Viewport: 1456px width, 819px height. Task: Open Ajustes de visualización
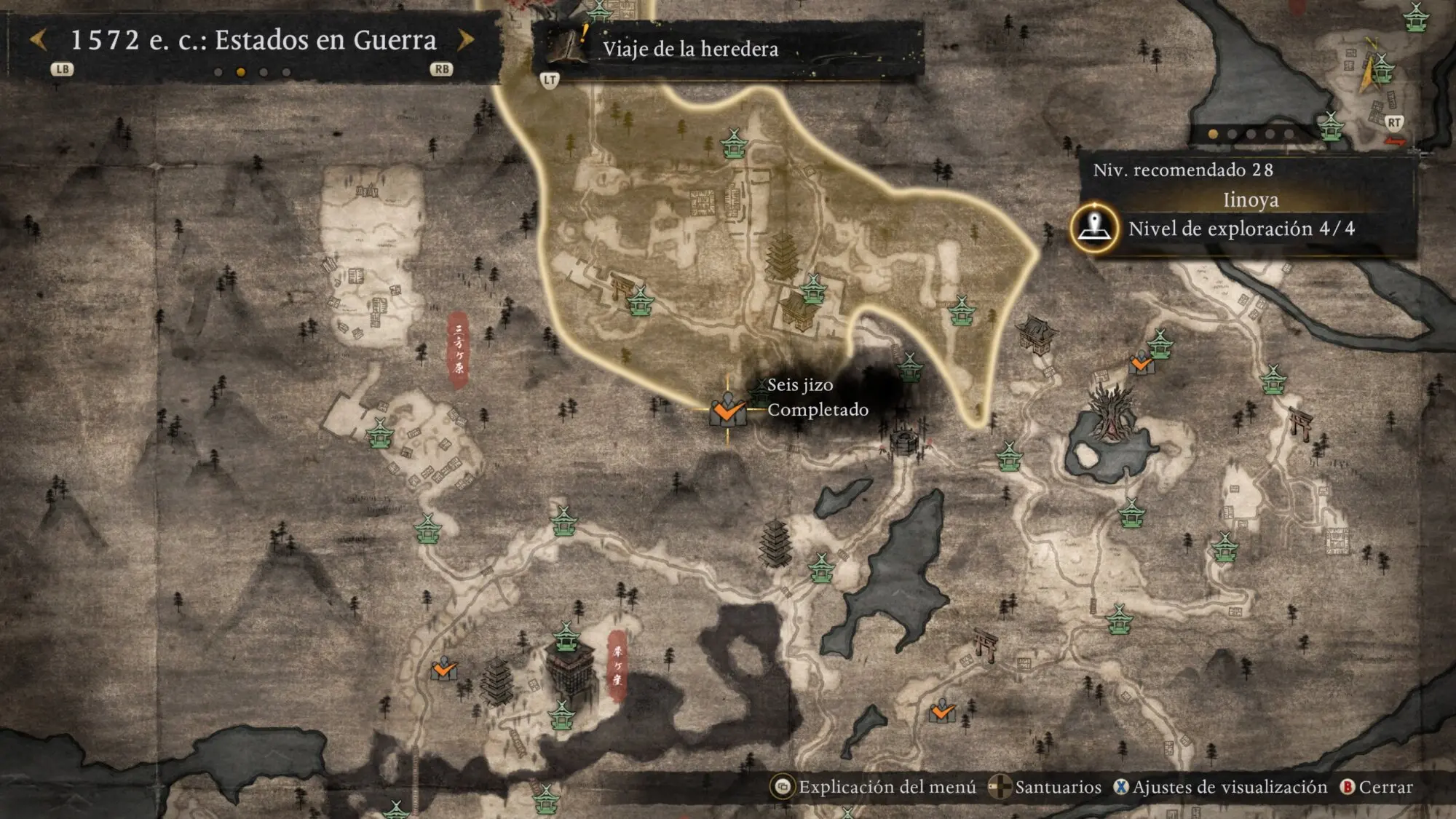[1221, 787]
